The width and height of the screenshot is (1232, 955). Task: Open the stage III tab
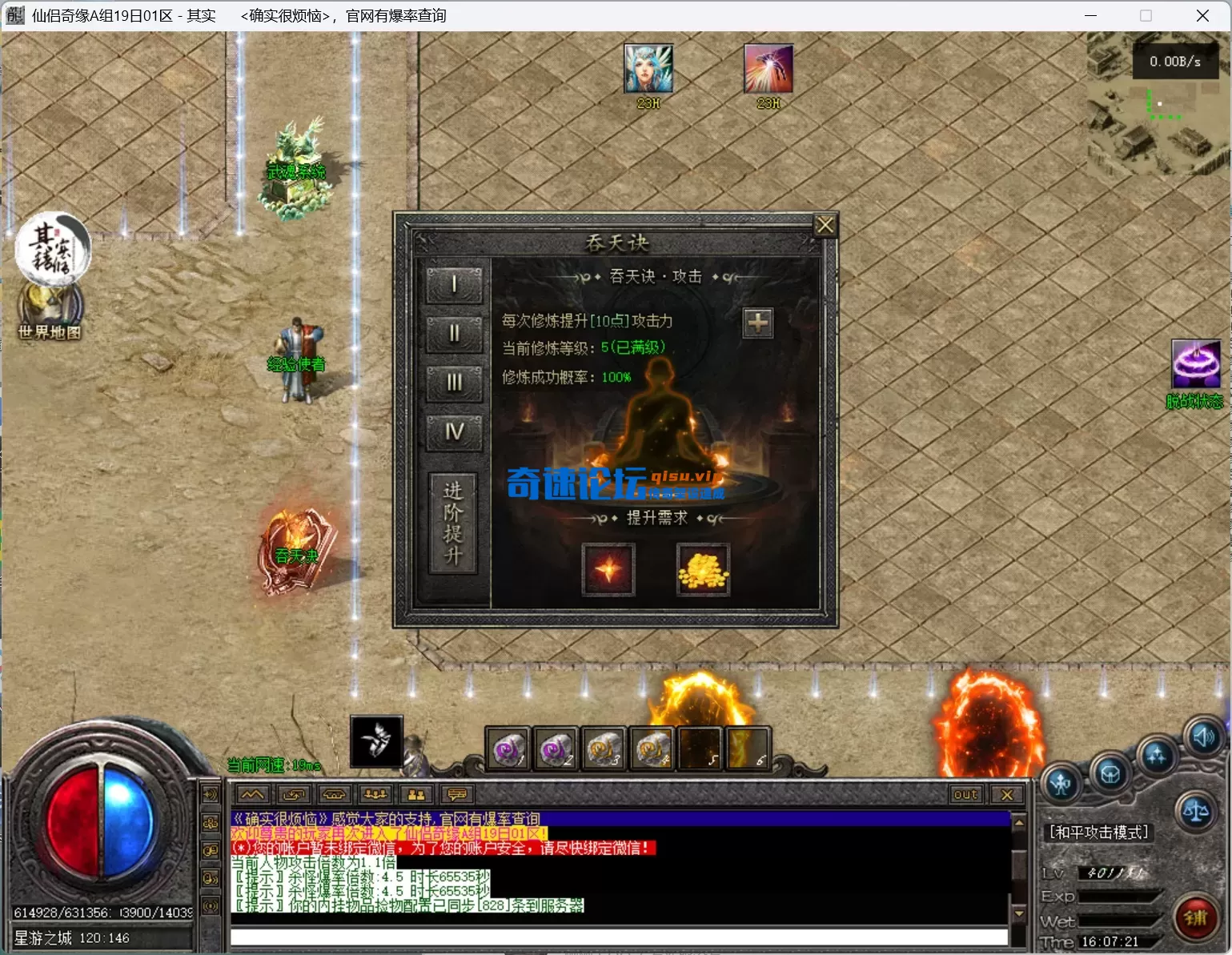pos(454,383)
